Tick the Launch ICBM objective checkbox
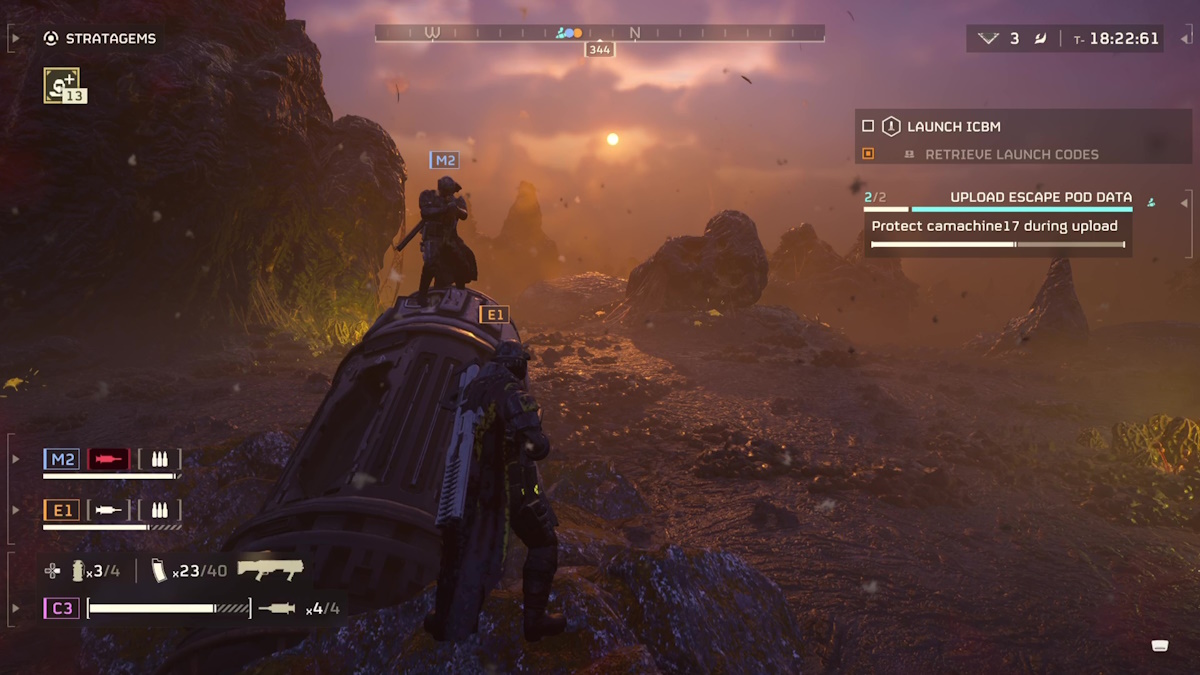 tap(868, 127)
